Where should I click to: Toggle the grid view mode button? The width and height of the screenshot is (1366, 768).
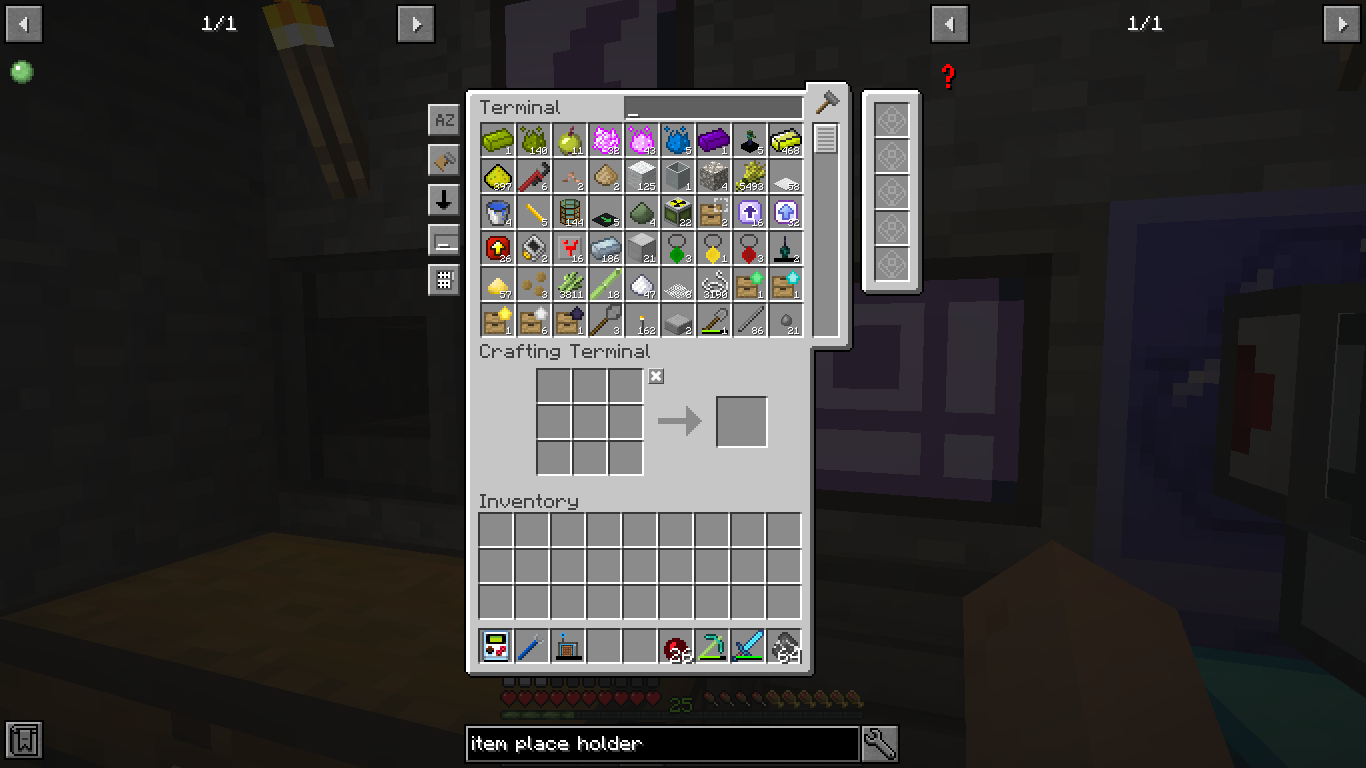click(x=443, y=281)
